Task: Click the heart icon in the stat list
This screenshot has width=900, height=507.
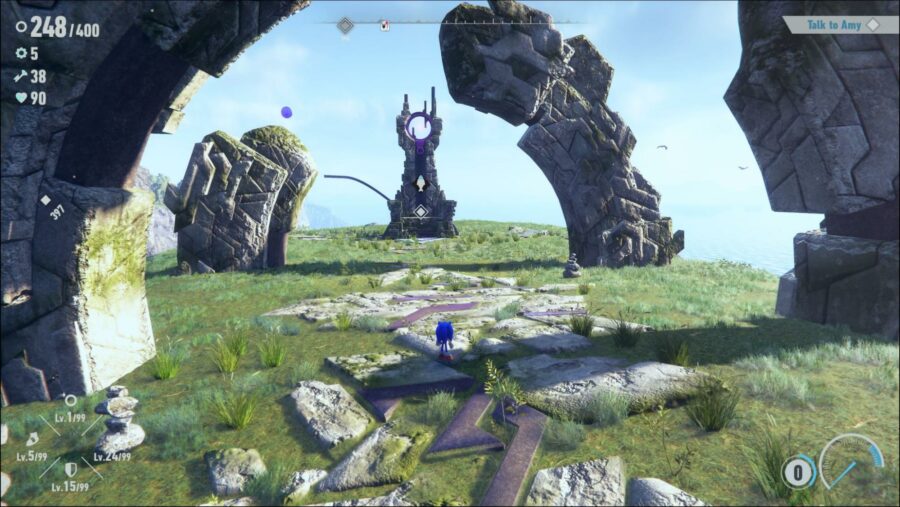Action: point(19,98)
